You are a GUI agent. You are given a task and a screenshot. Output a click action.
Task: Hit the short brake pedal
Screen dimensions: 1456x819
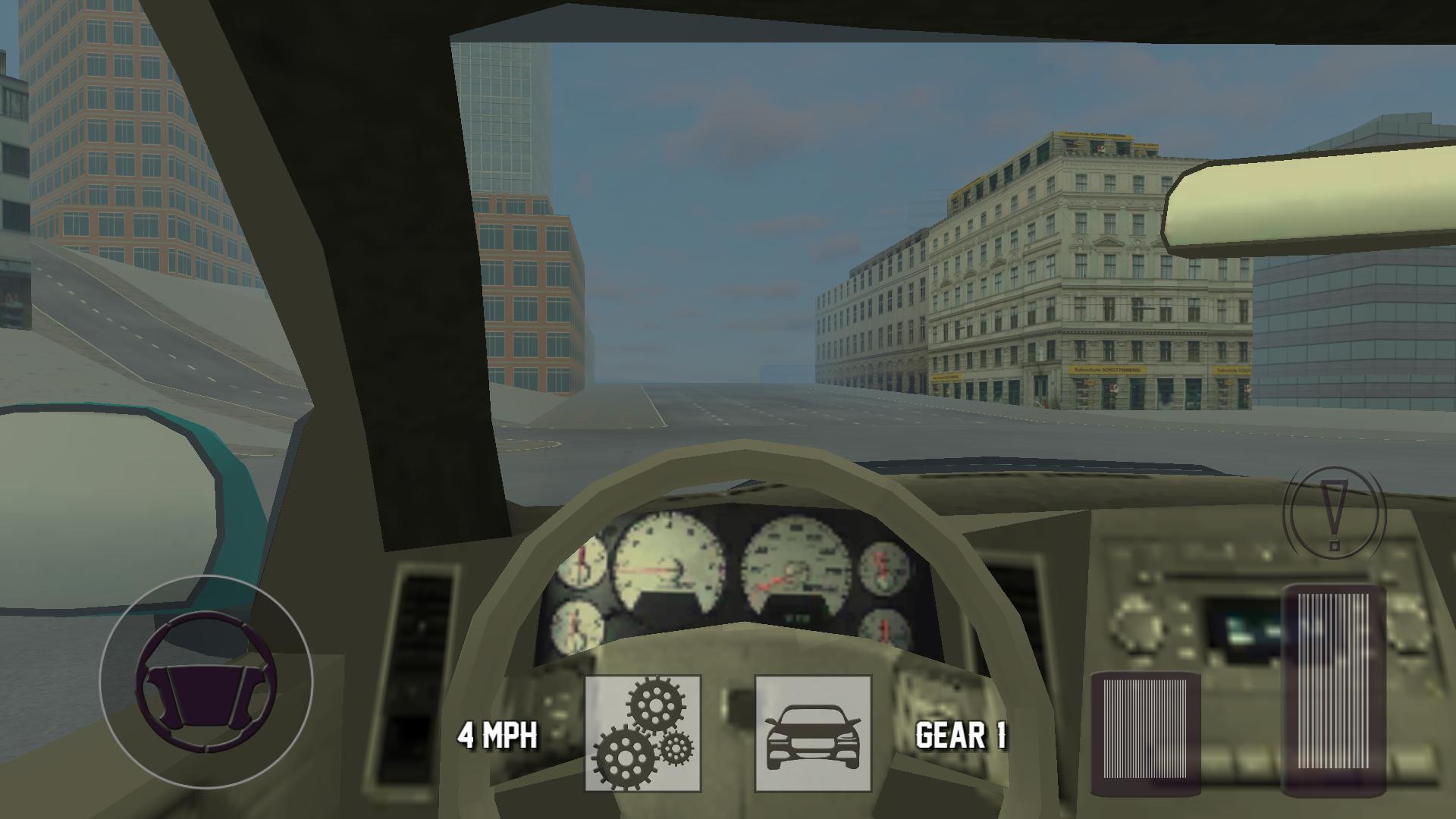(x=1145, y=733)
